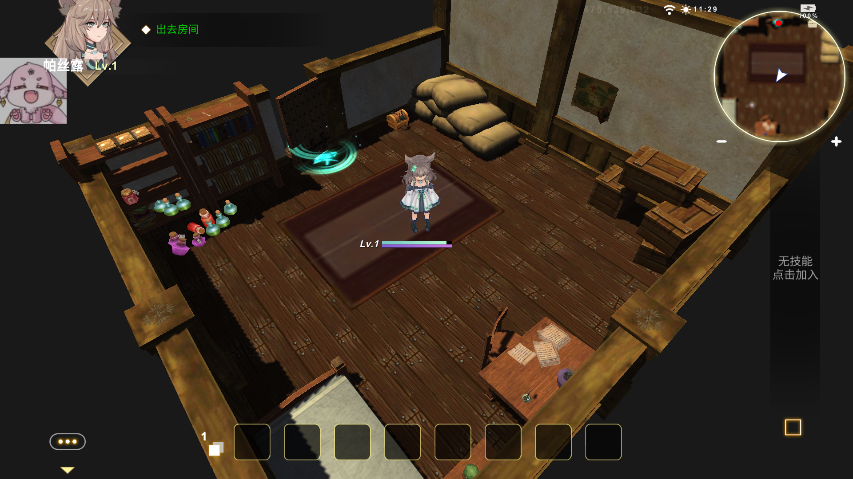Click the small orange square button

[x=793, y=427]
